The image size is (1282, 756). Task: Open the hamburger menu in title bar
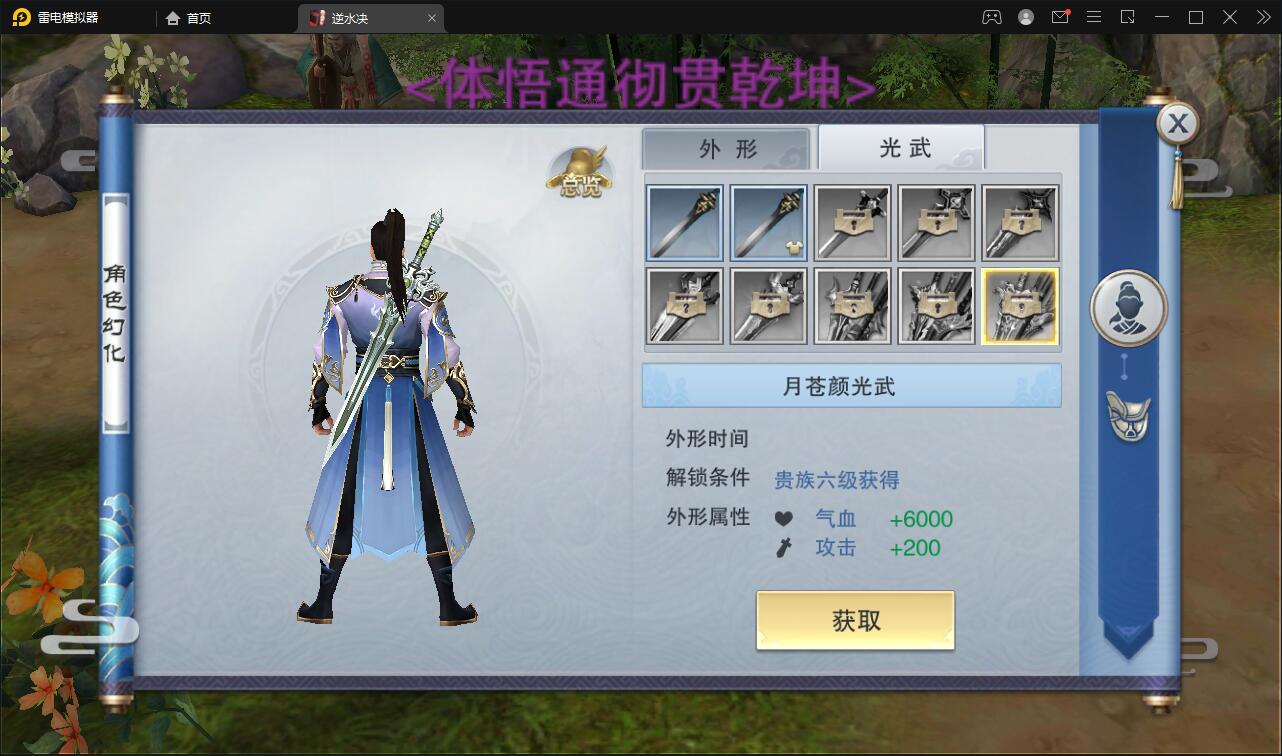click(1095, 17)
